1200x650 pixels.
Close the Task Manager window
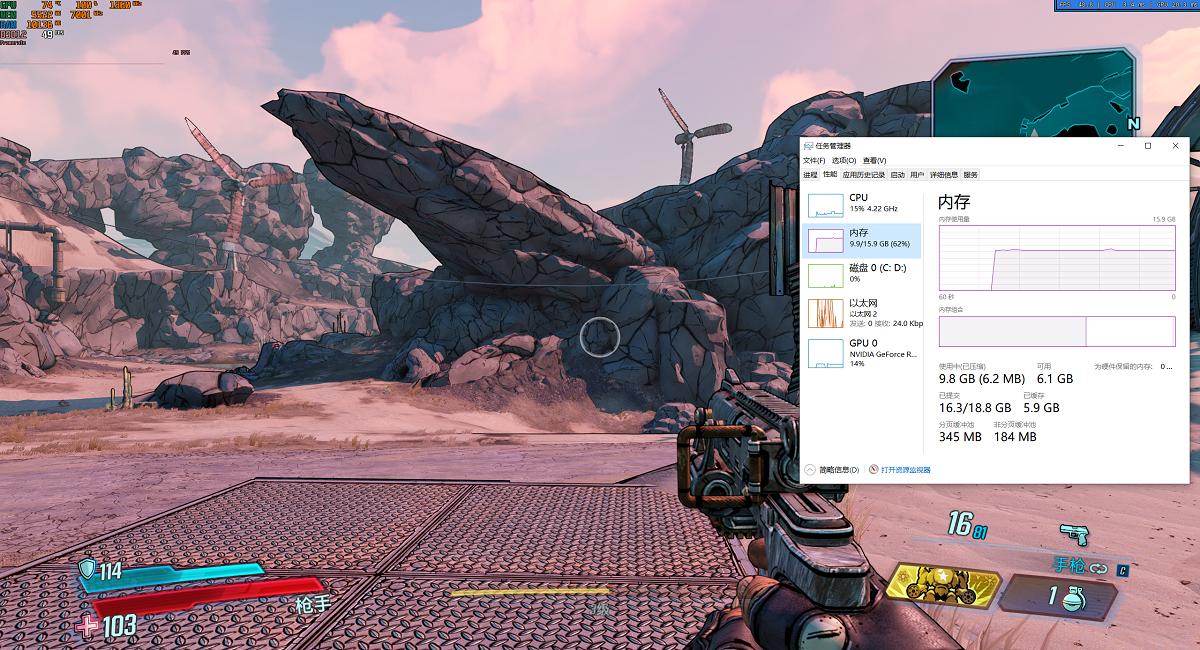1172,146
